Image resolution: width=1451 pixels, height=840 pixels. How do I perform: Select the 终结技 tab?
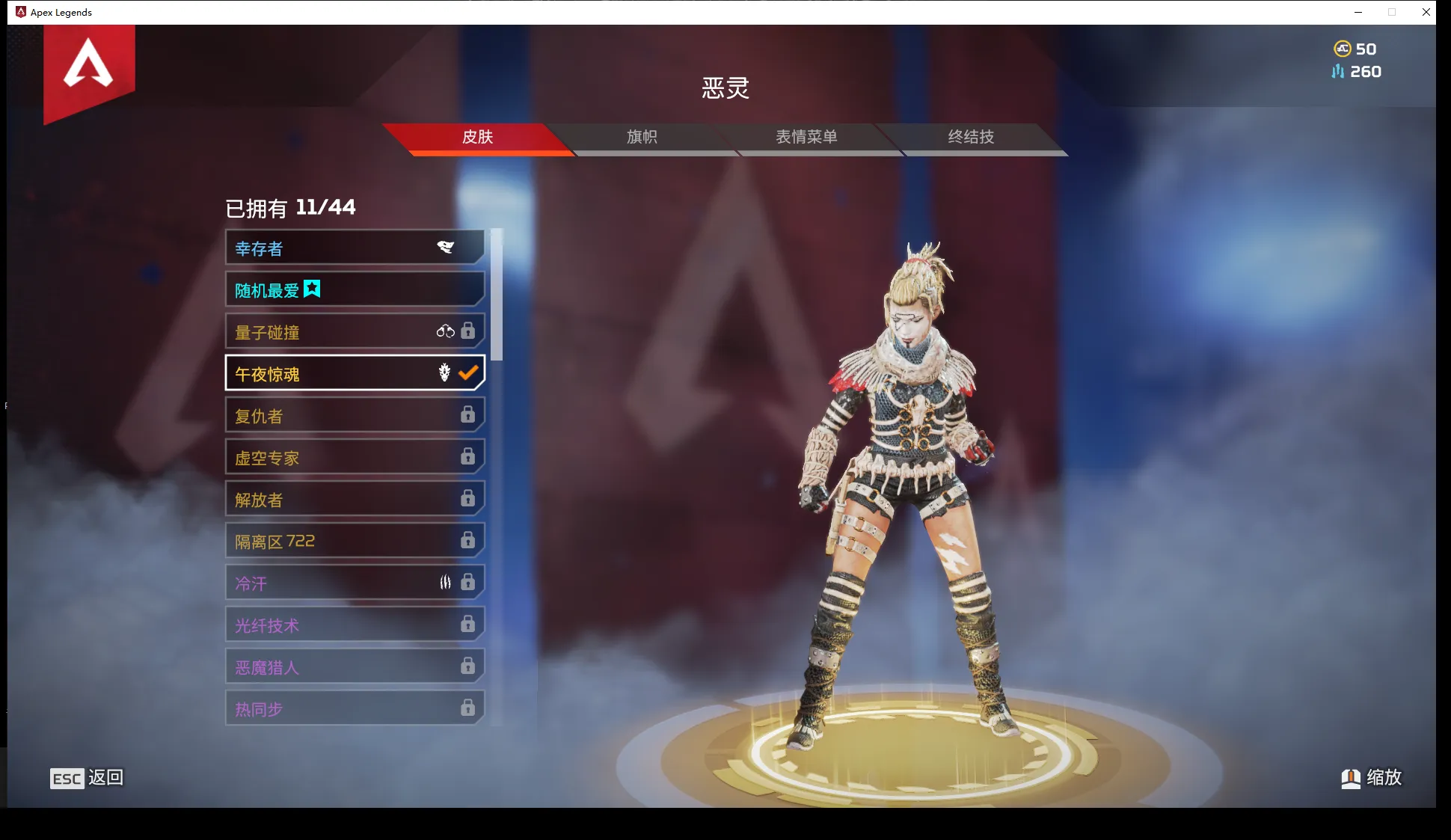pyautogui.click(x=971, y=137)
